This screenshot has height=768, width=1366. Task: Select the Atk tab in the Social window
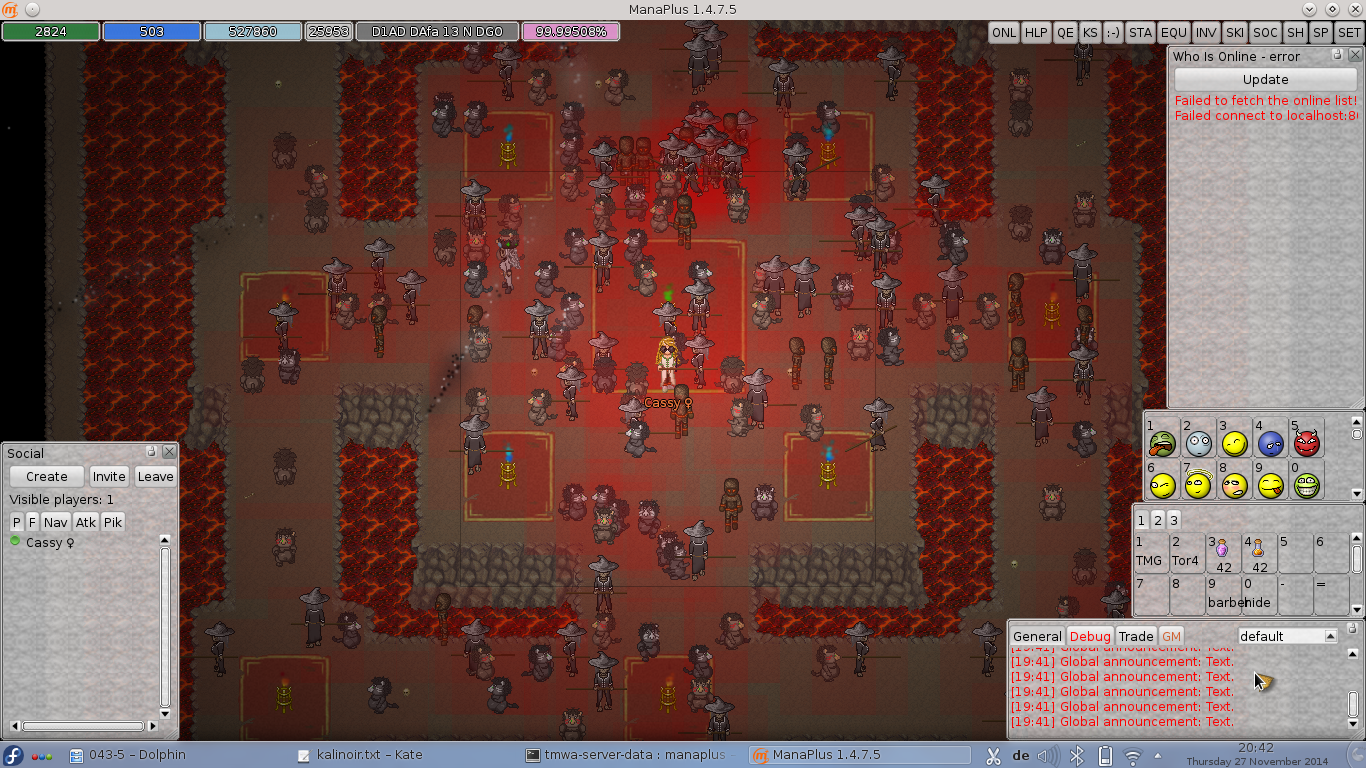(x=85, y=521)
